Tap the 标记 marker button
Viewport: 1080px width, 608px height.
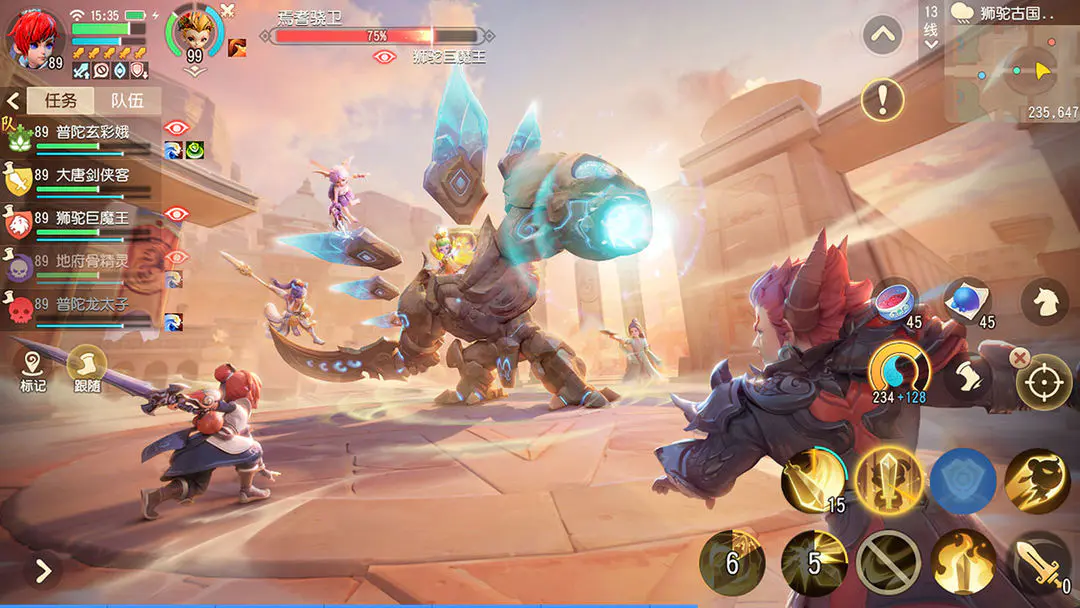coord(32,367)
